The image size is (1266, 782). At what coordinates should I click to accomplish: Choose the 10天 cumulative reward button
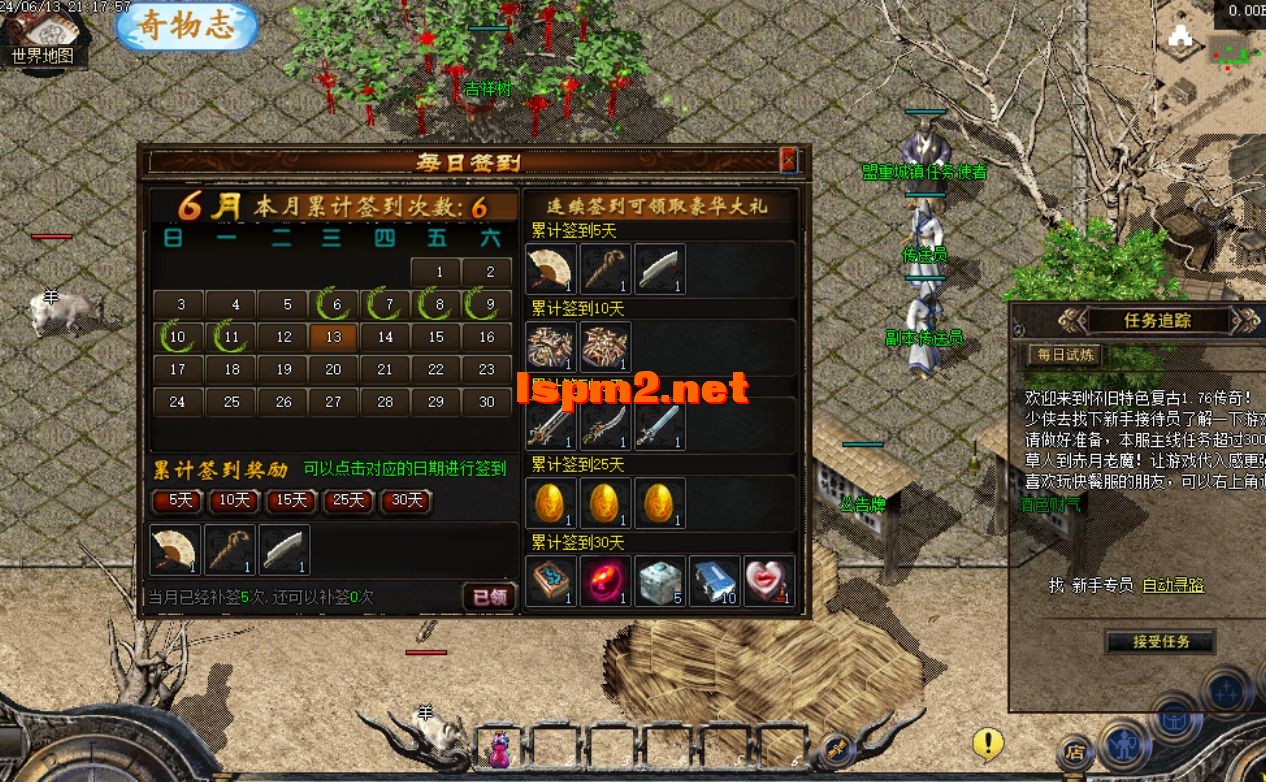pos(235,500)
